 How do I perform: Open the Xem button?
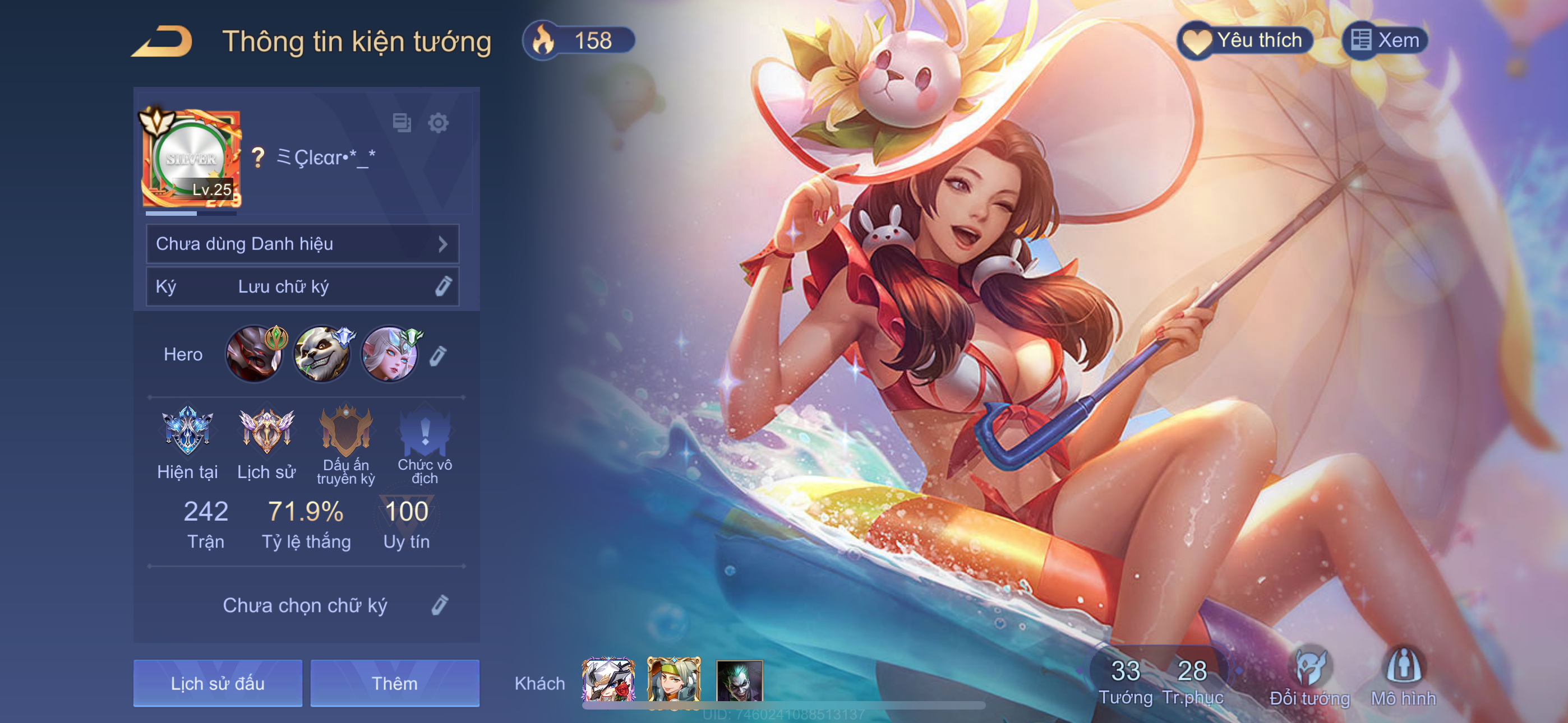click(1385, 41)
